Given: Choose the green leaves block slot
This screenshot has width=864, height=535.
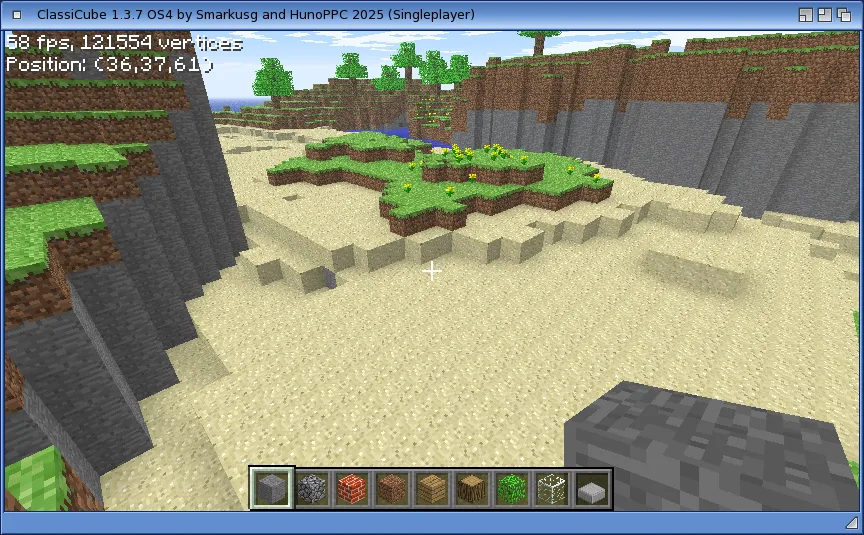Looking at the screenshot, I should coord(512,489).
